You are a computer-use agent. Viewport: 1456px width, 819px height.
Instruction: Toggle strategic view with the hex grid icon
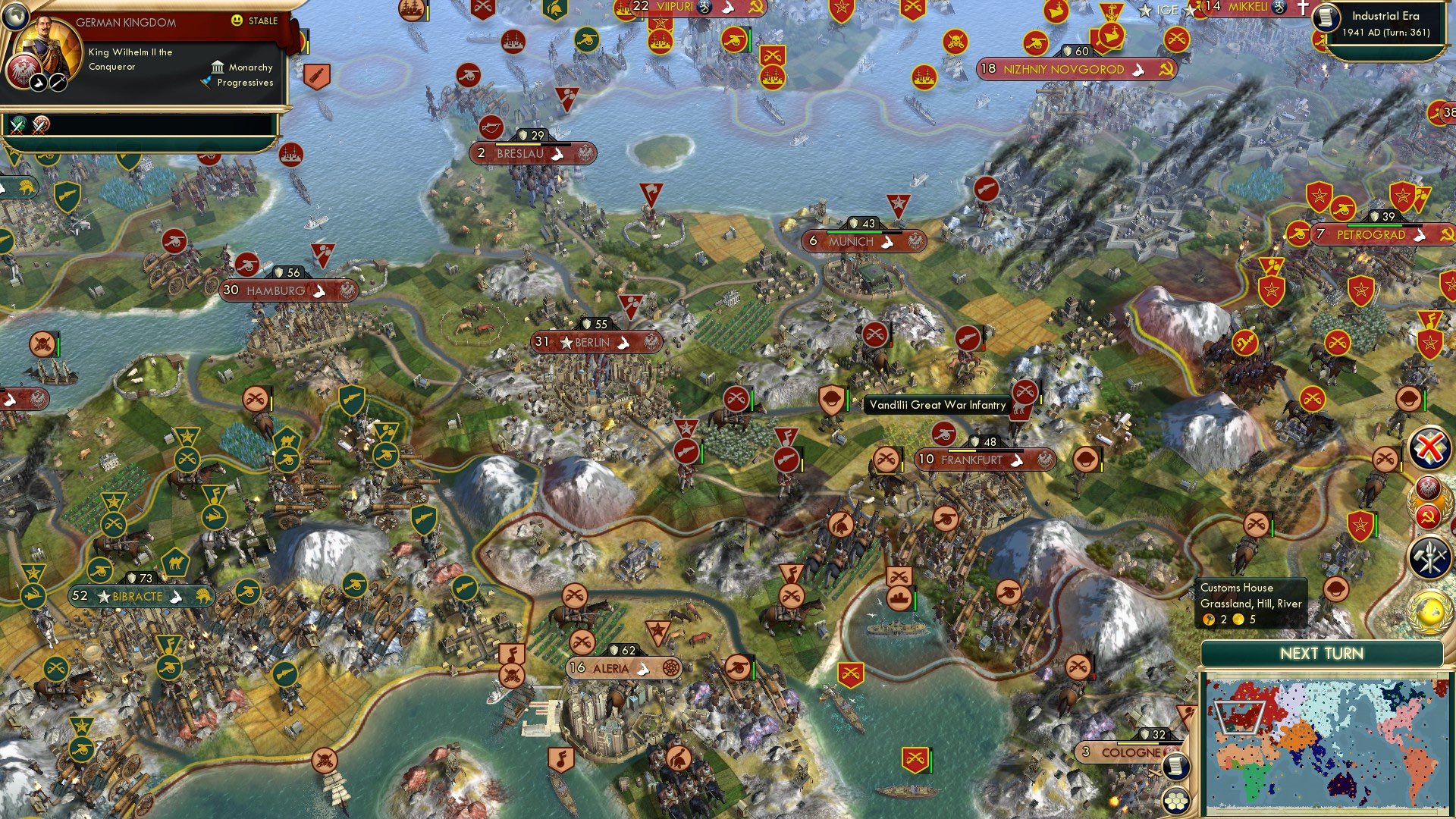click(1176, 802)
